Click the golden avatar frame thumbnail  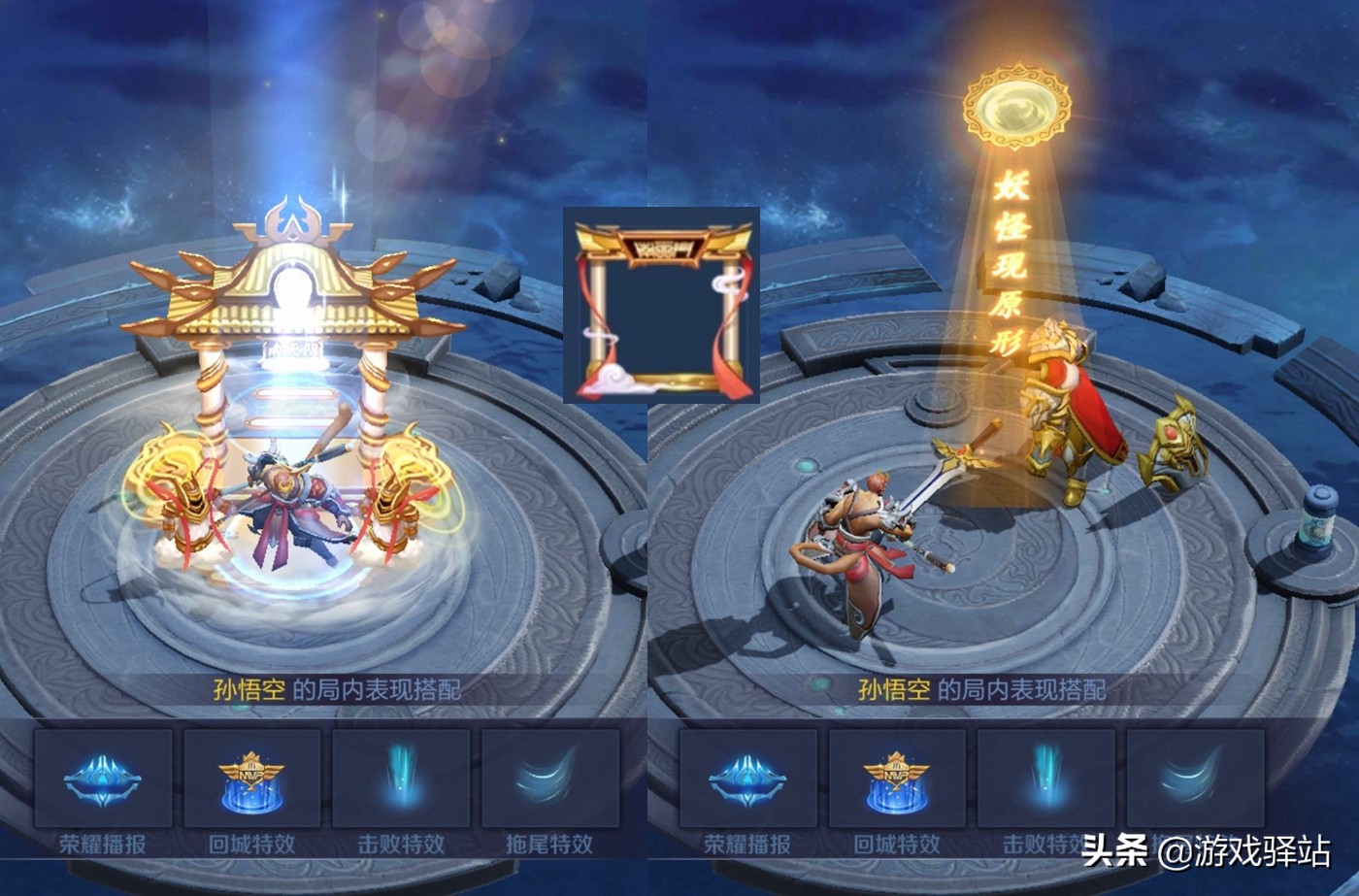pos(662,305)
